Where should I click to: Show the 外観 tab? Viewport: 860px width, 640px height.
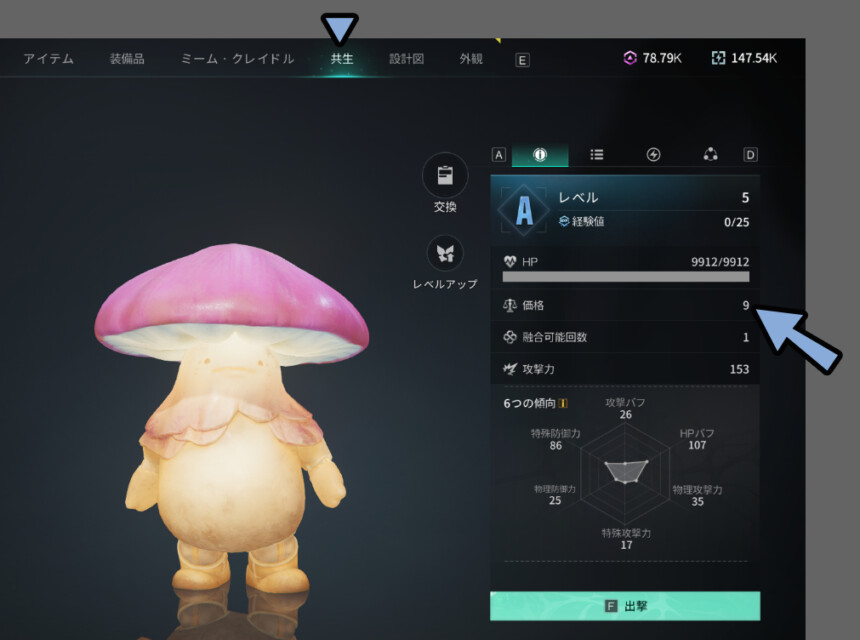(x=471, y=59)
